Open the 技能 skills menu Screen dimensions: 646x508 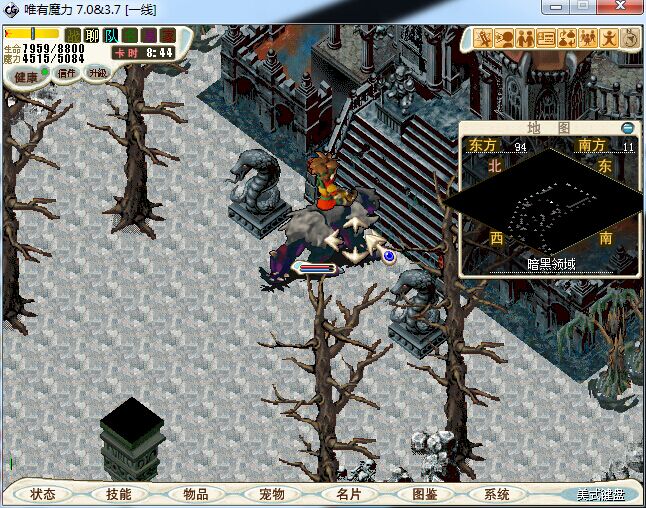[118, 494]
